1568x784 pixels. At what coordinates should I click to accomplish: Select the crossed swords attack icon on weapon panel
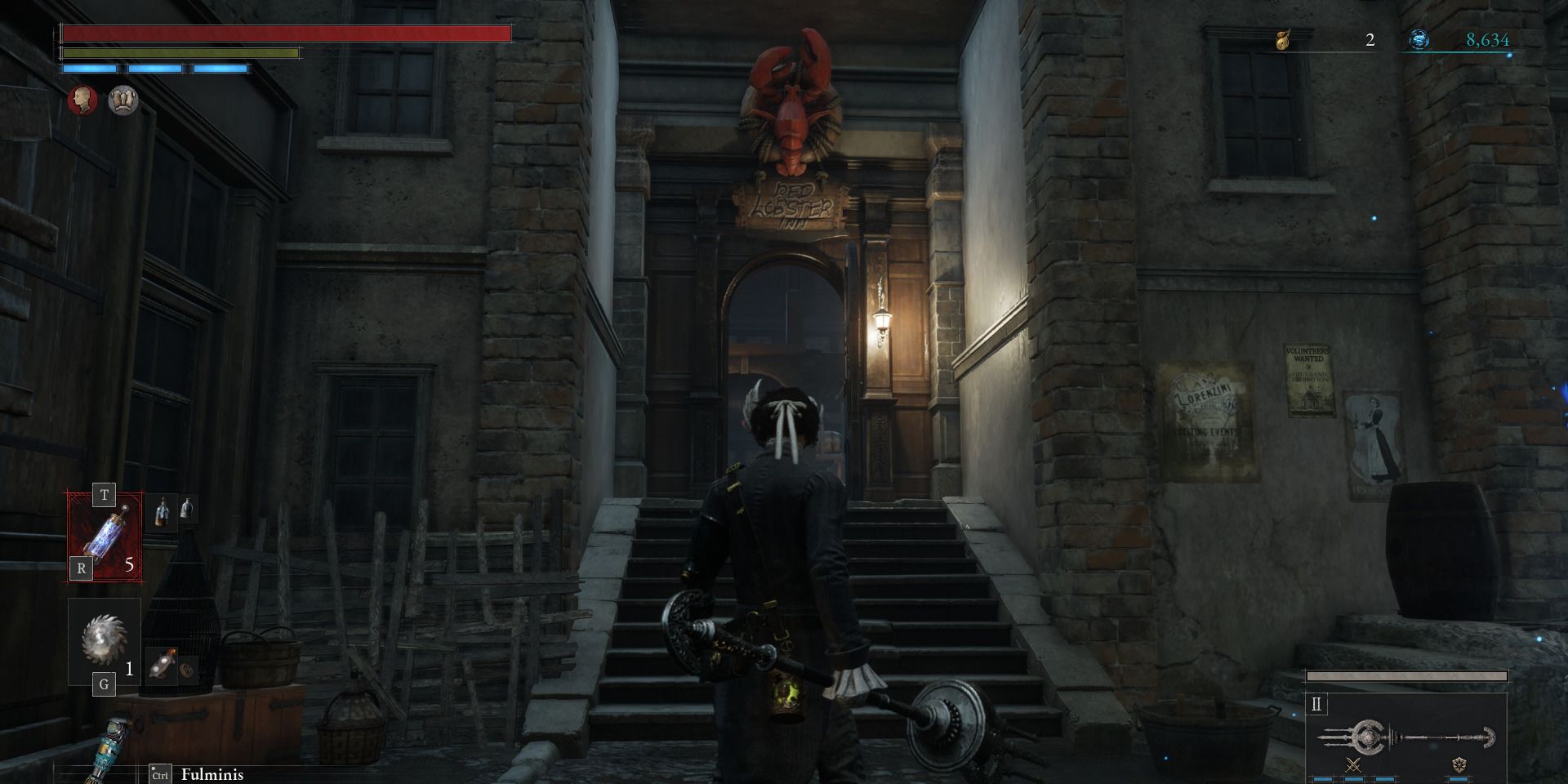pyautogui.click(x=1353, y=765)
